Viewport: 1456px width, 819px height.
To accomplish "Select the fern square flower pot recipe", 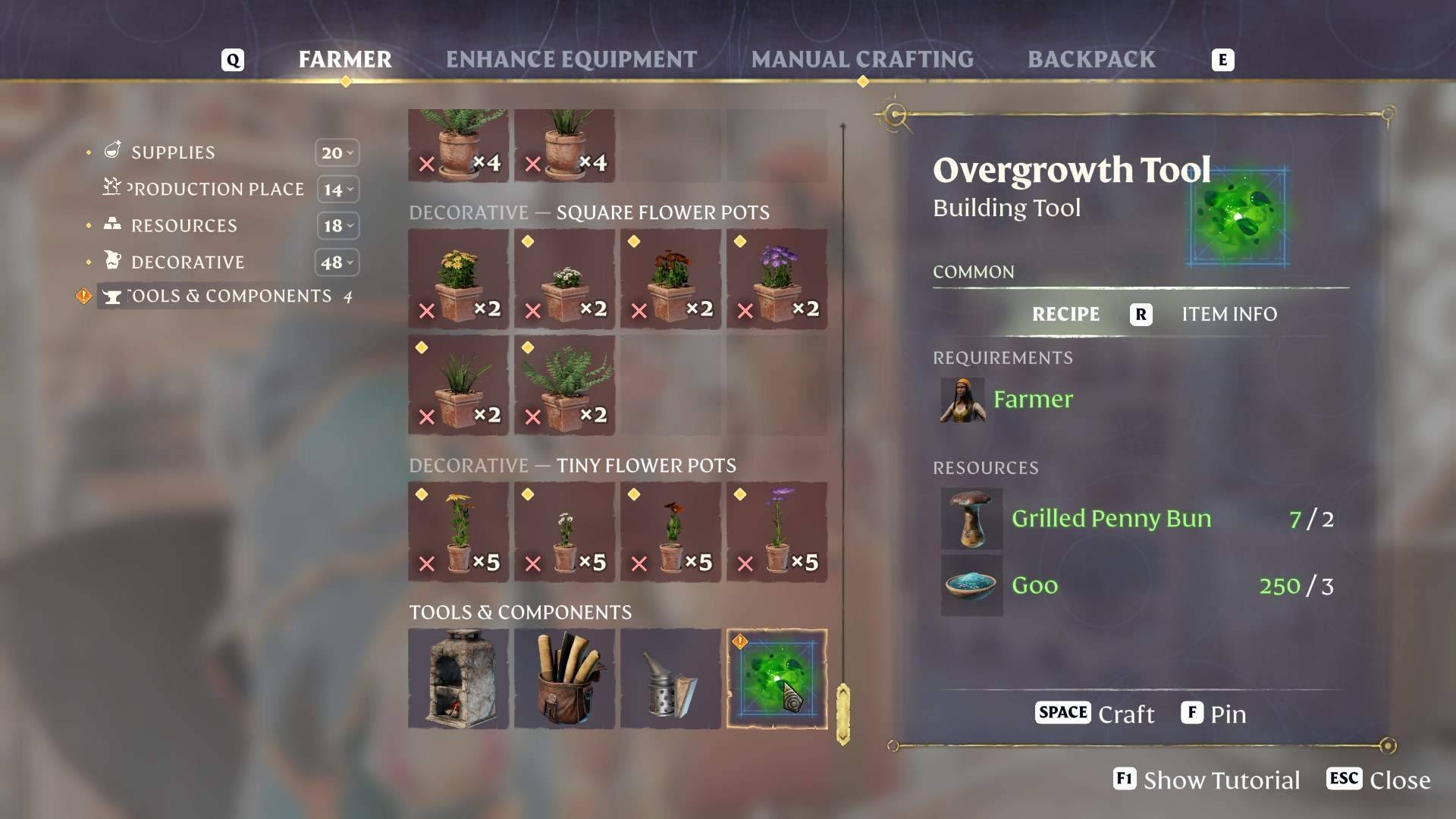I will click(564, 385).
